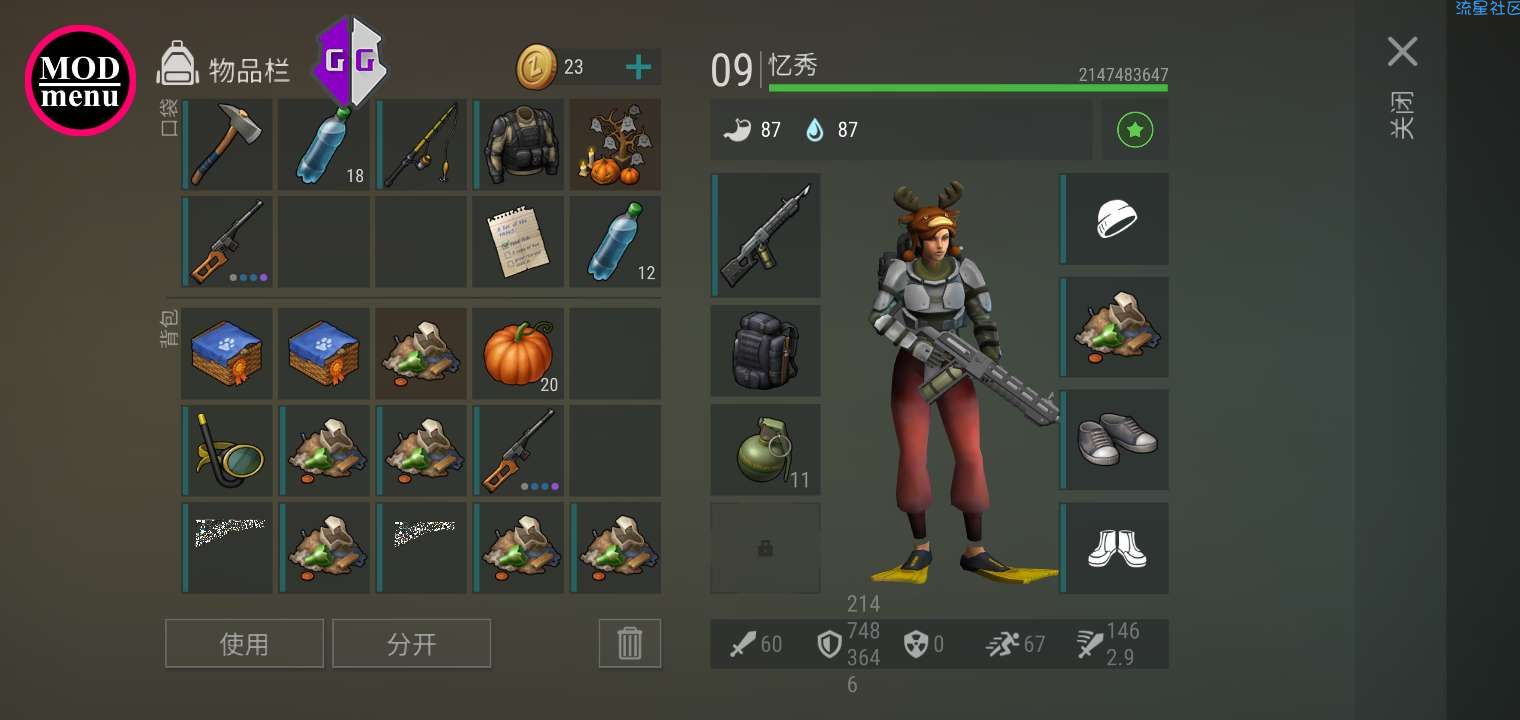
Task: Open the MOD menu overlay
Action: (x=80, y=80)
